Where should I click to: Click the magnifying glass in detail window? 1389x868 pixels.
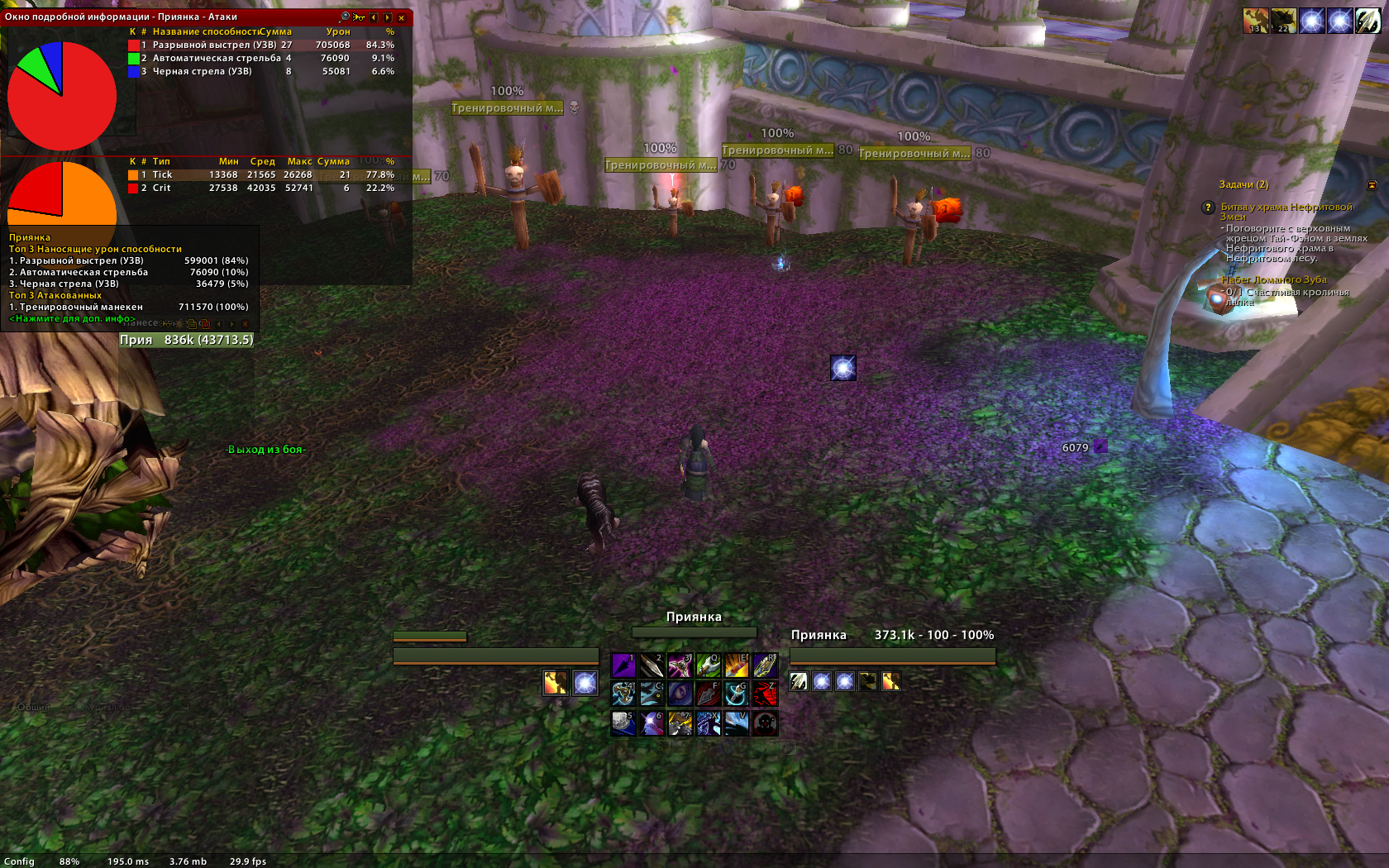pyautogui.click(x=345, y=17)
